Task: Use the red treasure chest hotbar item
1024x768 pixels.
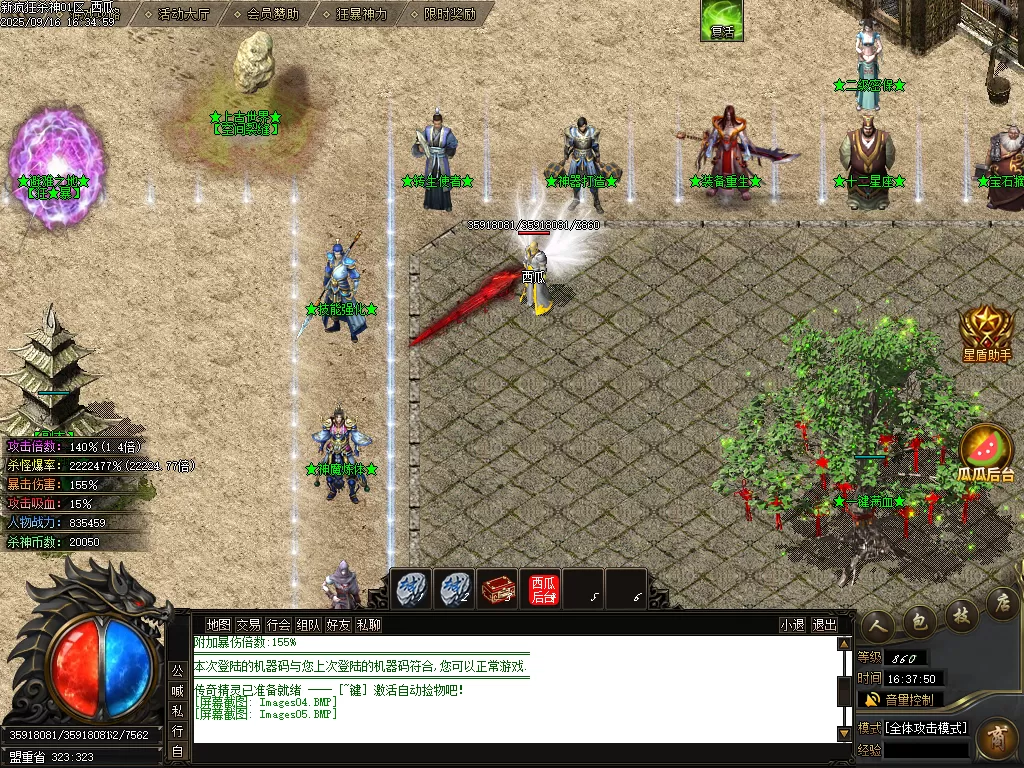Action: pos(497,589)
